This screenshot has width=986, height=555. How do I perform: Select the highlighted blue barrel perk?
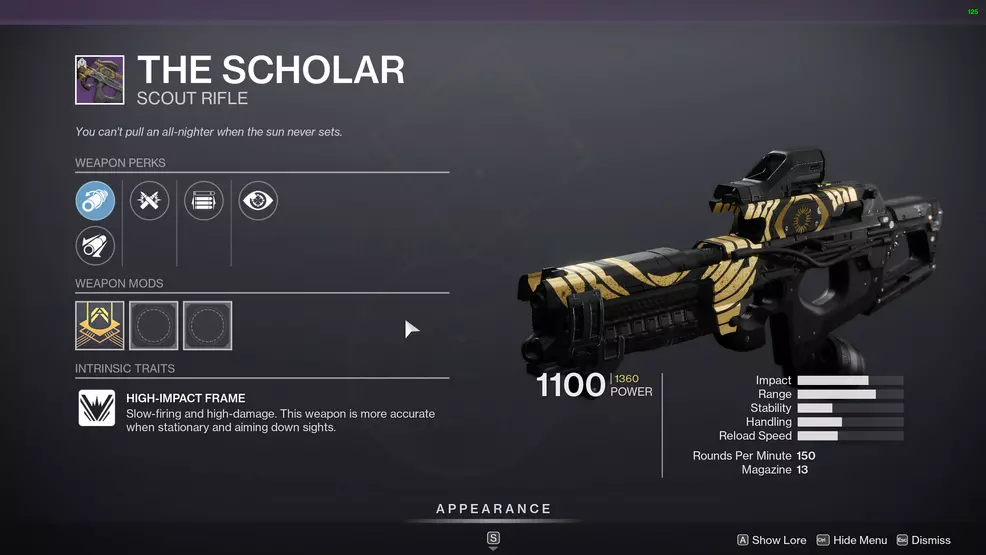click(x=96, y=201)
